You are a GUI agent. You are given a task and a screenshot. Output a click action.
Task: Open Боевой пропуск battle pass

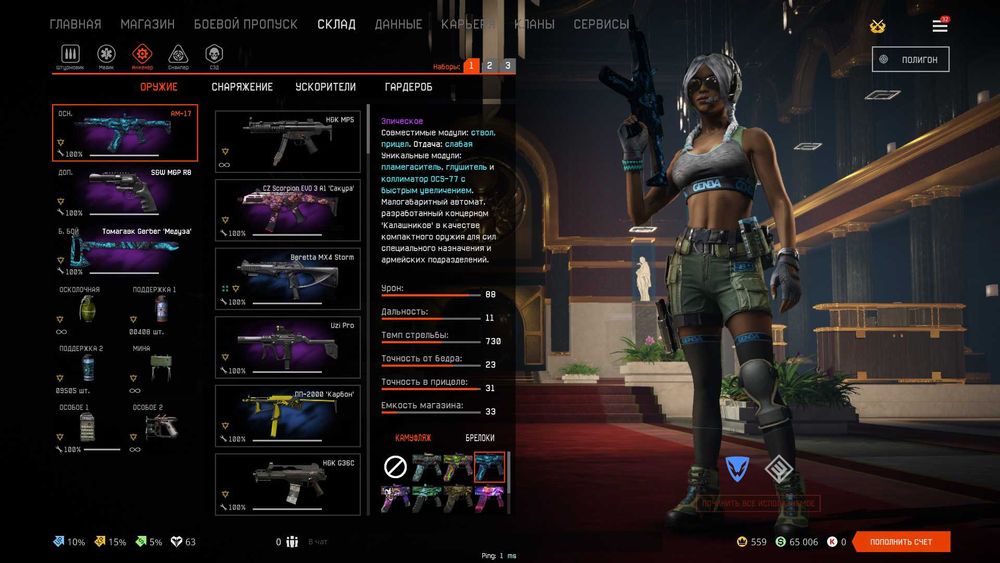(x=245, y=24)
